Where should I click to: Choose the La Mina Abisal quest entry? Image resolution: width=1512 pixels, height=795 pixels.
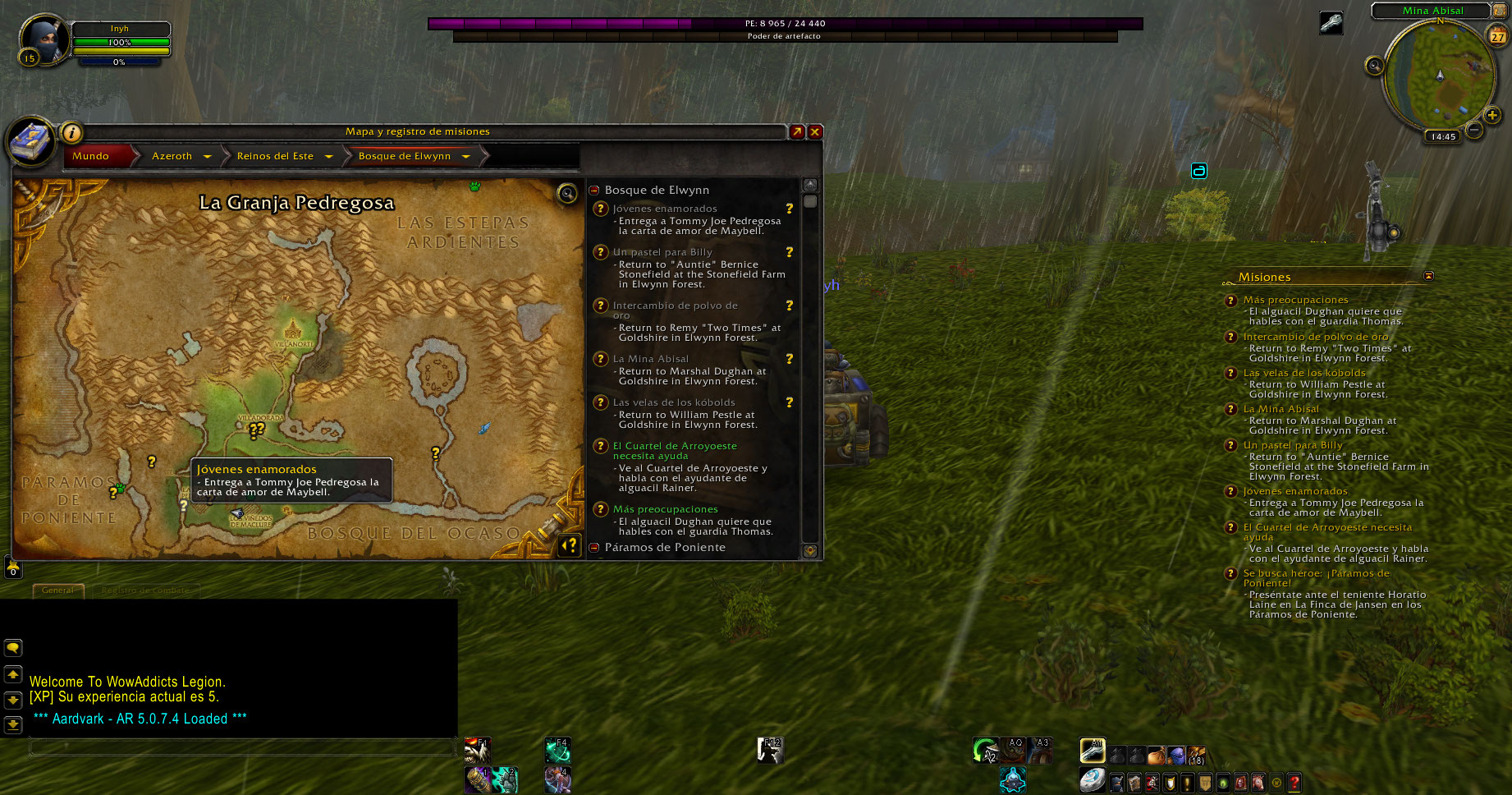click(651, 359)
